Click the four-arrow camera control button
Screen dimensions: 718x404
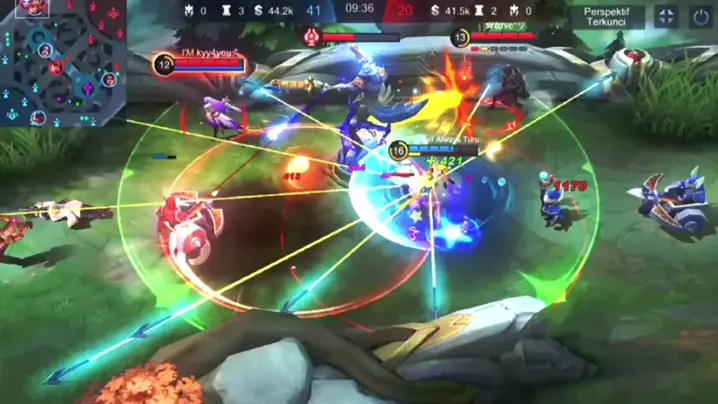pyautogui.click(x=666, y=16)
